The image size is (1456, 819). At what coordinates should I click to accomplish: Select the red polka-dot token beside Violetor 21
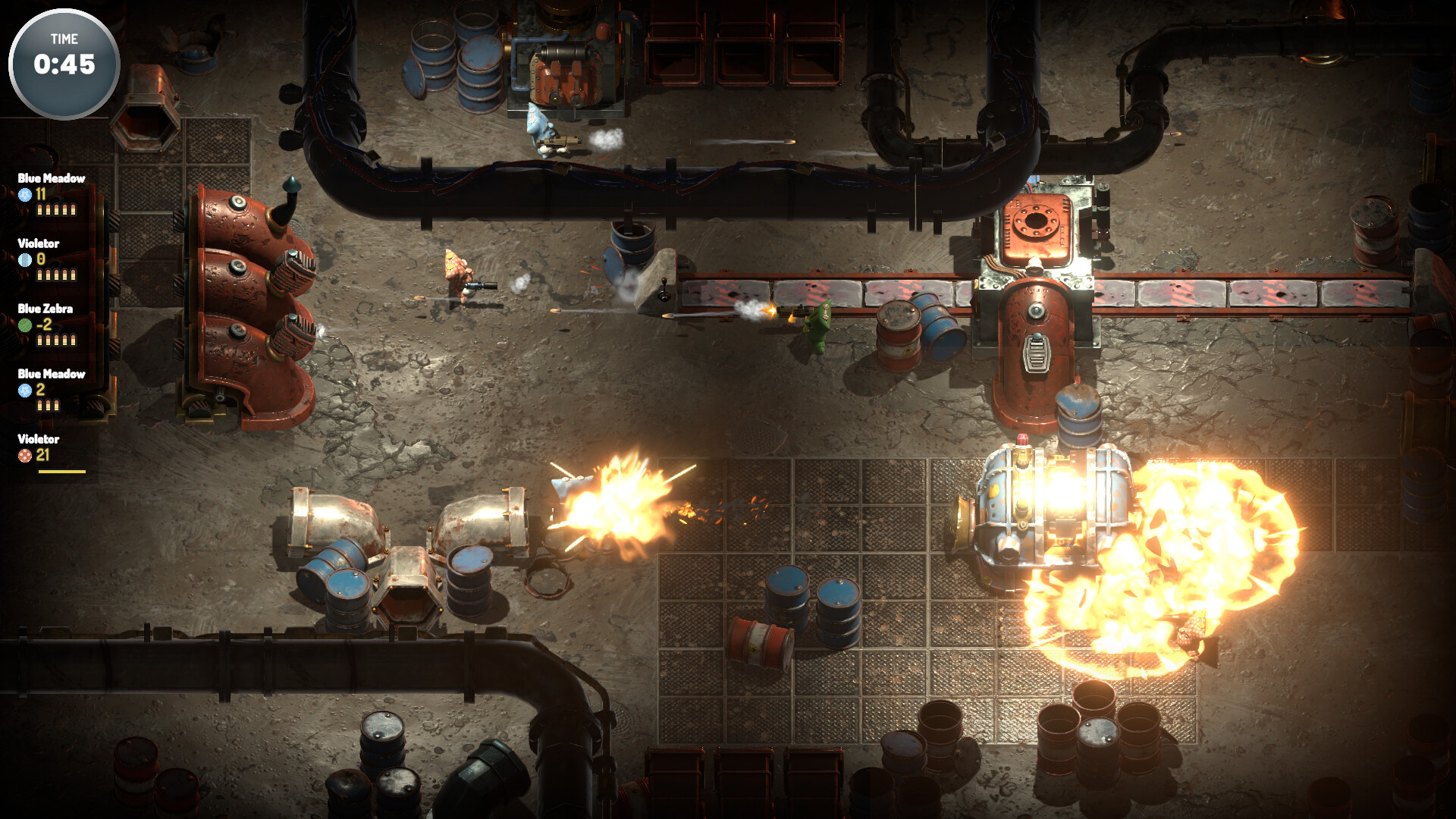[x=24, y=455]
